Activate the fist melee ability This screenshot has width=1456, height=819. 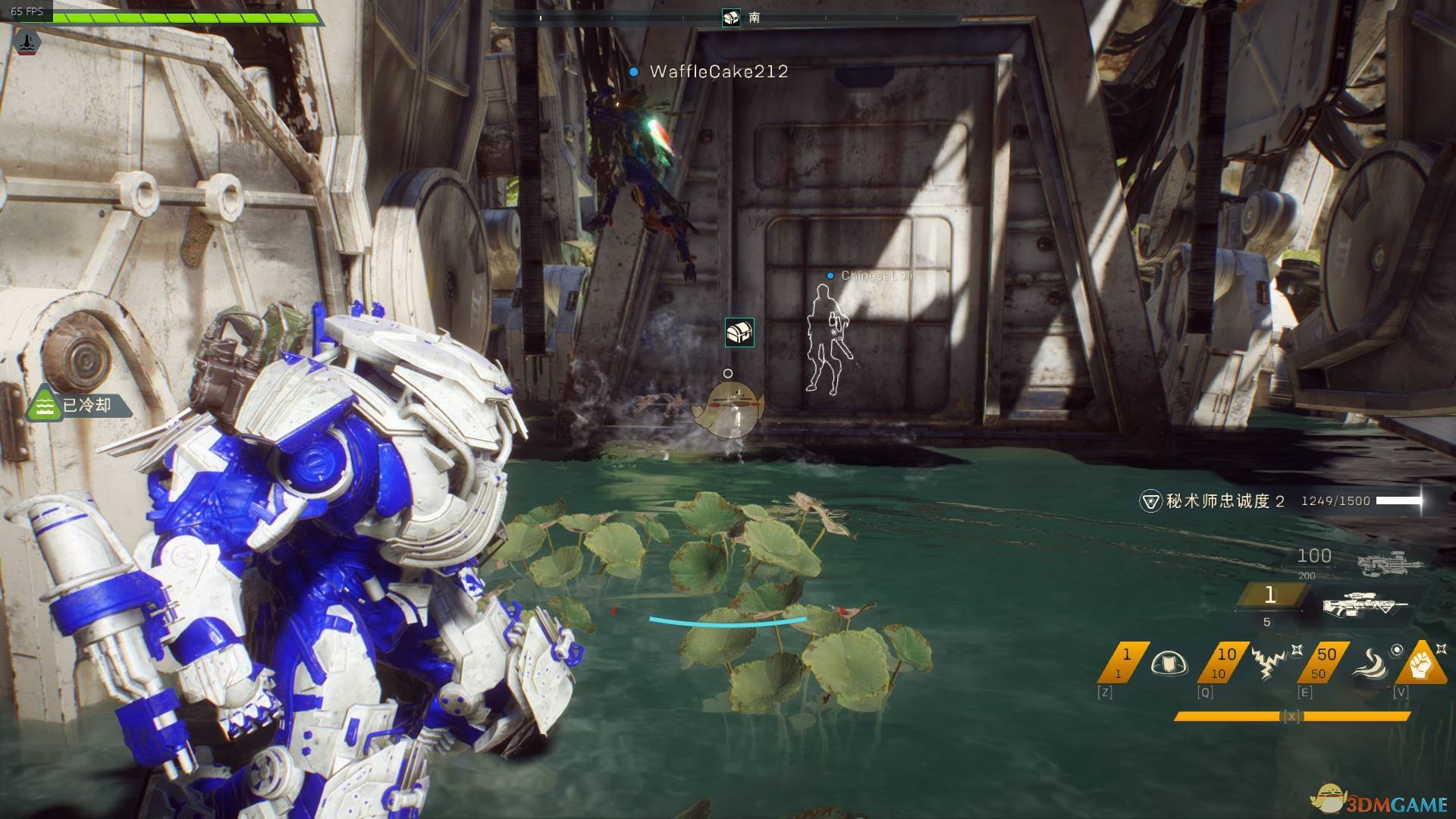pyautogui.click(x=1420, y=664)
